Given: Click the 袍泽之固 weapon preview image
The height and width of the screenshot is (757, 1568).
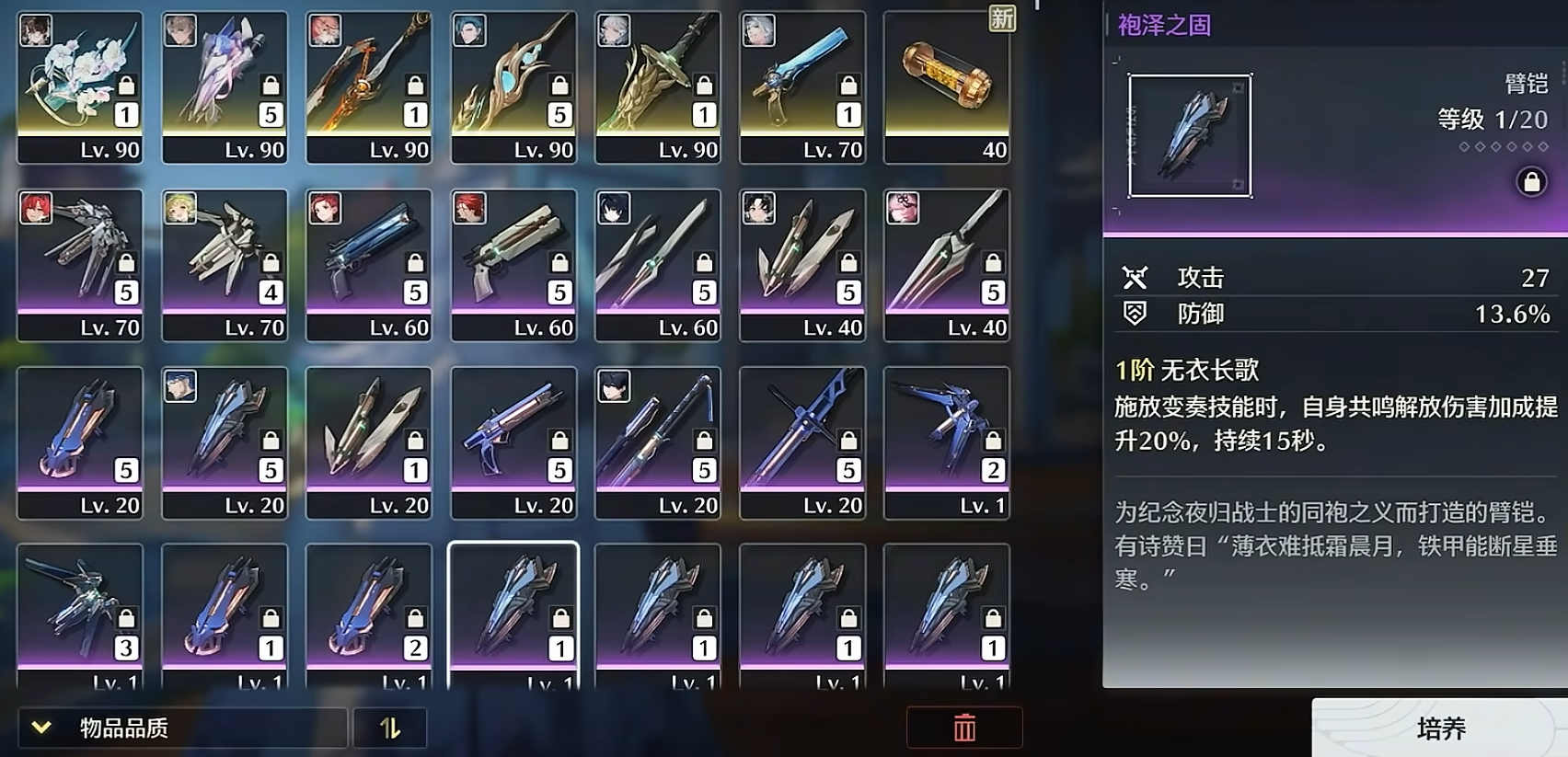Looking at the screenshot, I should (x=1190, y=136).
